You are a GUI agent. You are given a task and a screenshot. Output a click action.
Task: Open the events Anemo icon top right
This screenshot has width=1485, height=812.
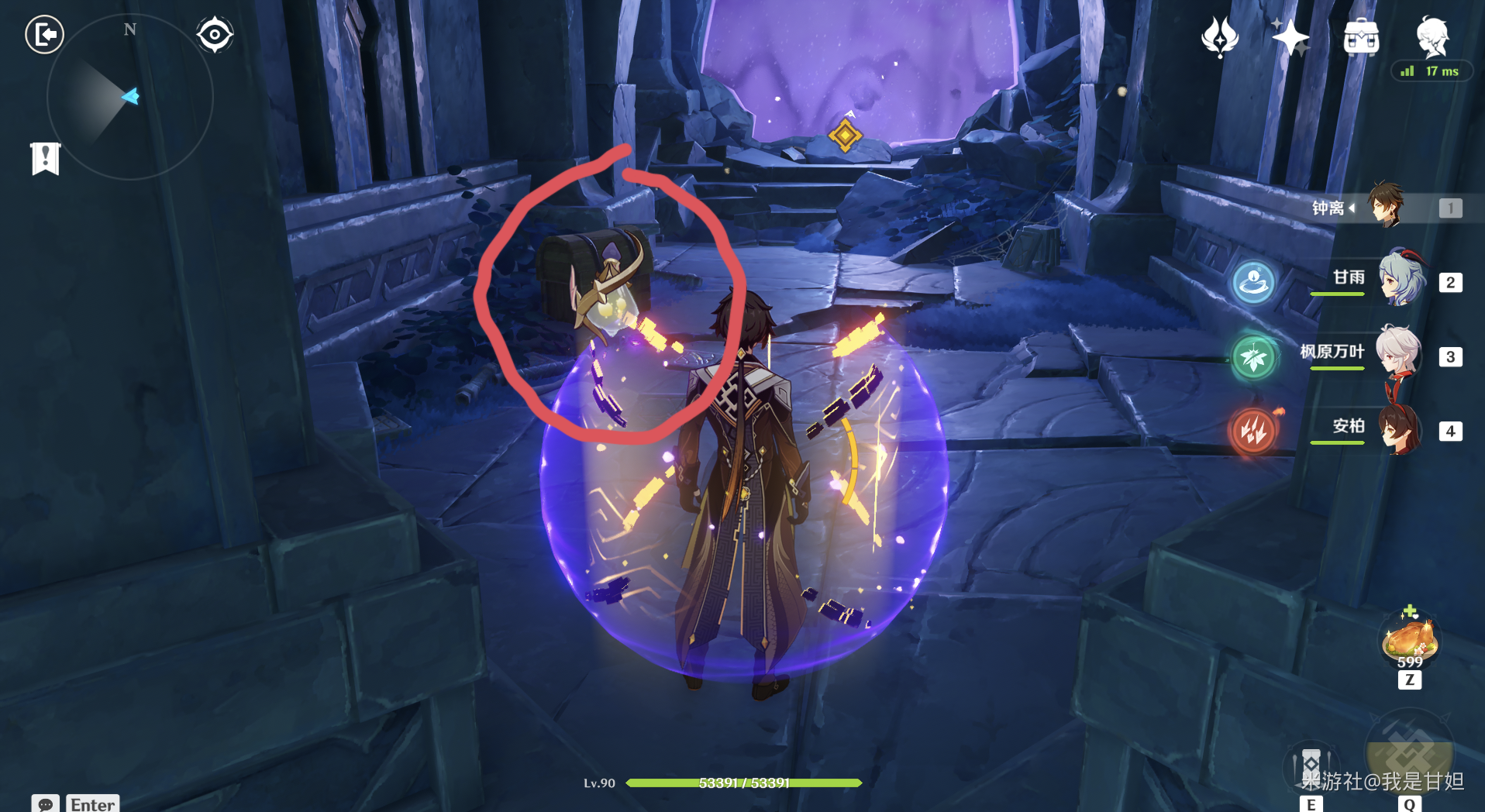[x=1219, y=36]
